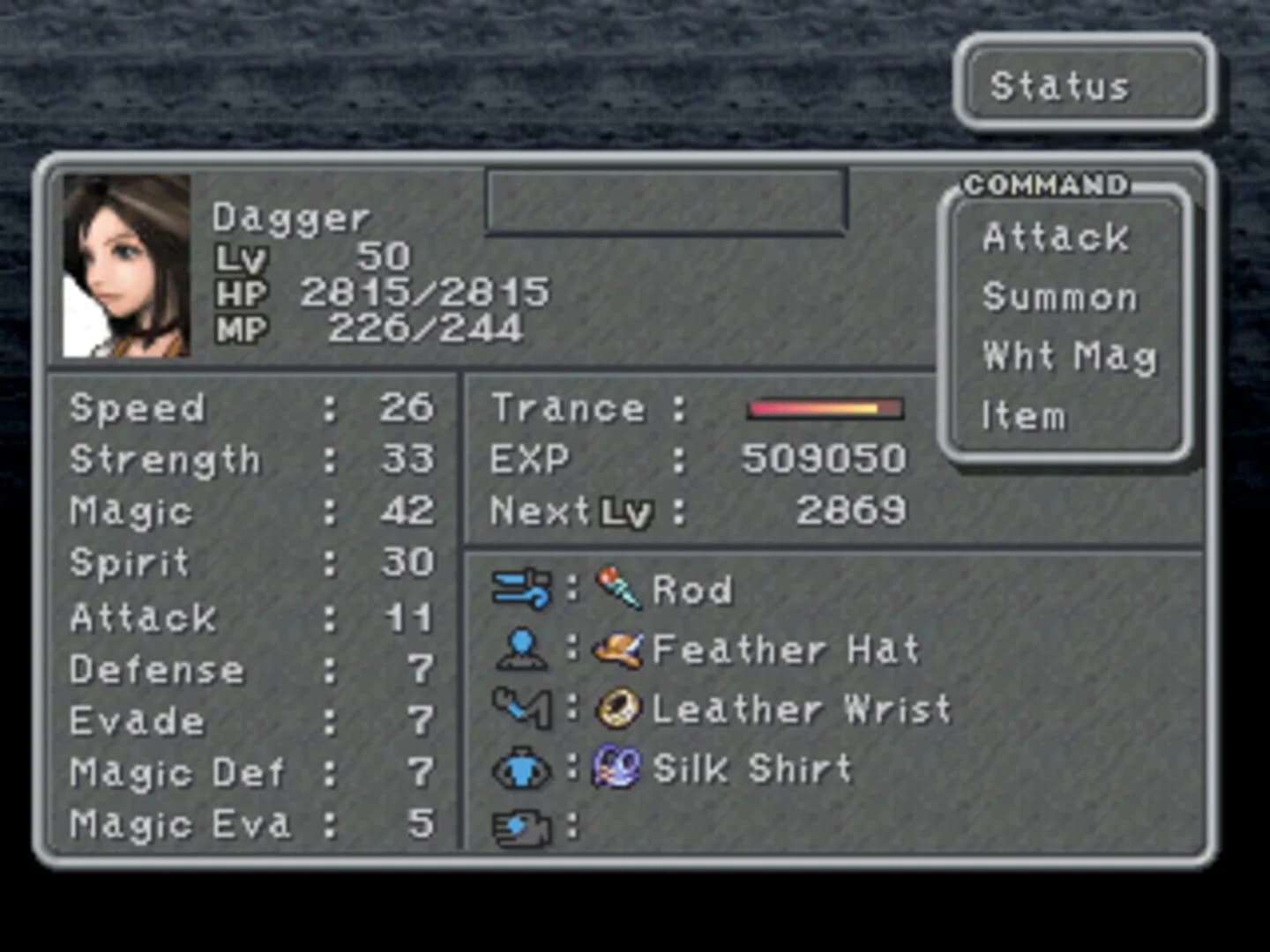Image resolution: width=1270 pixels, height=952 pixels.
Task: Click the Trance gauge bar
Action: pyautogui.click(x=825, y=406)
